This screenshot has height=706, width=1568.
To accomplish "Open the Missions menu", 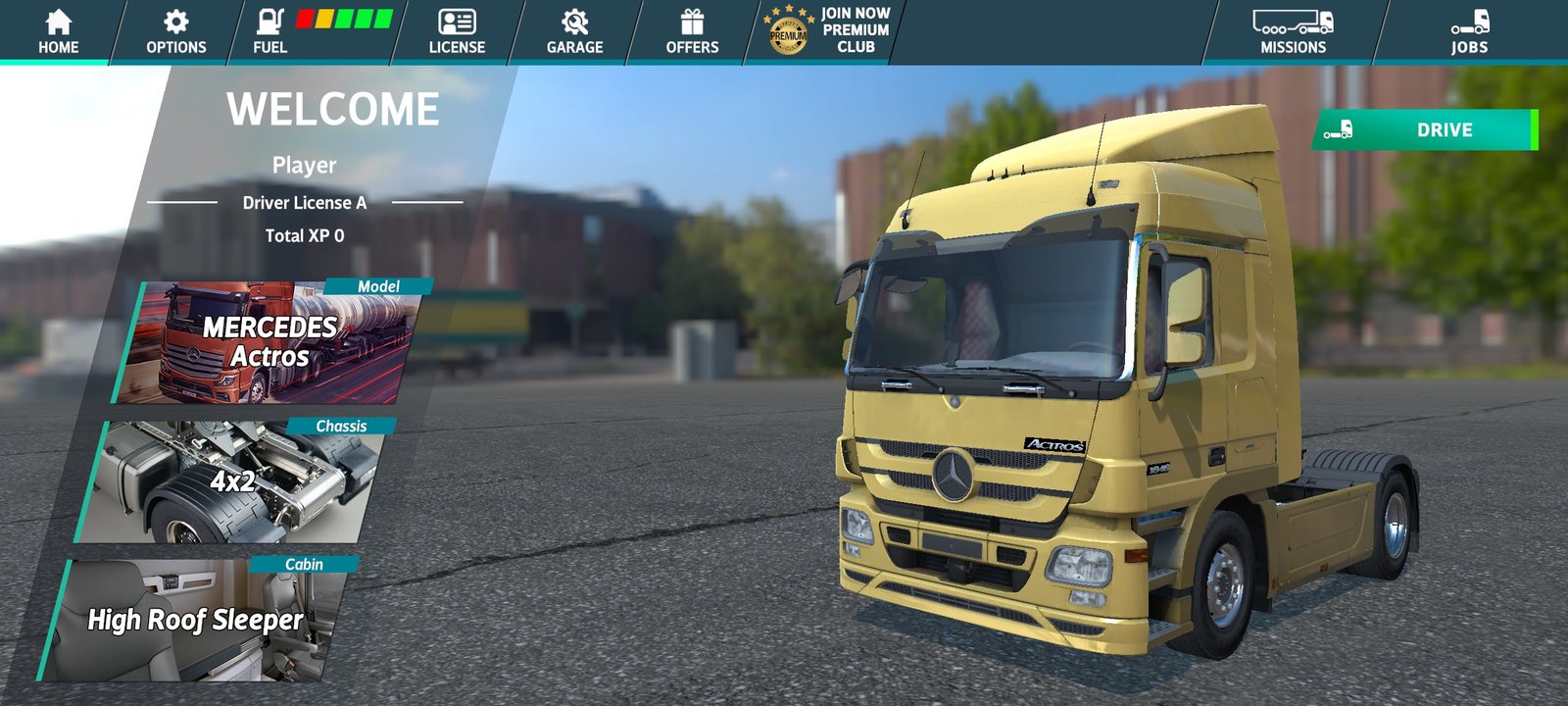I will click(x=1293, y=31).
